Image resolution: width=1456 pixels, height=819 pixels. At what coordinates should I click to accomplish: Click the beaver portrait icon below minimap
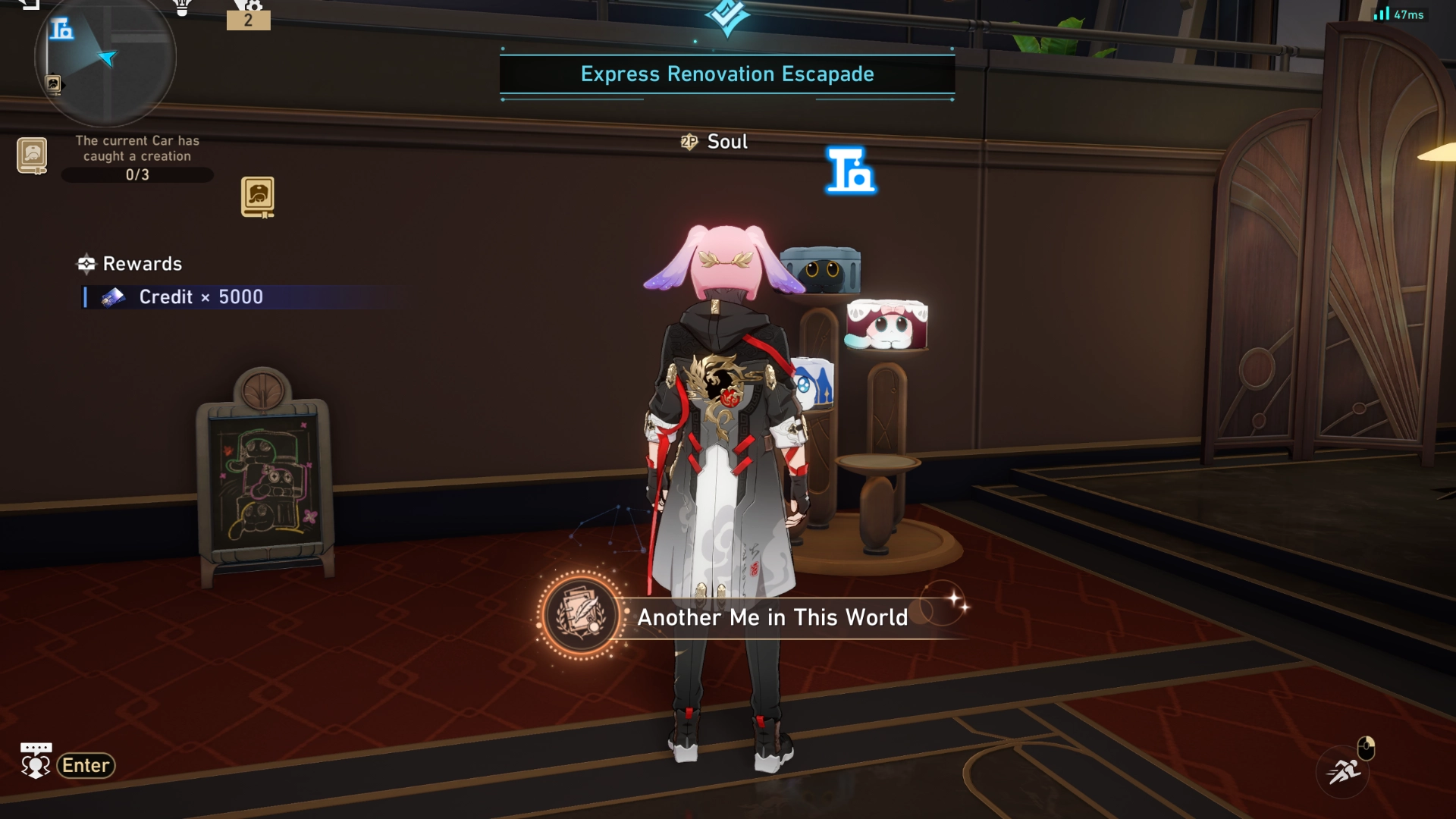31,157
